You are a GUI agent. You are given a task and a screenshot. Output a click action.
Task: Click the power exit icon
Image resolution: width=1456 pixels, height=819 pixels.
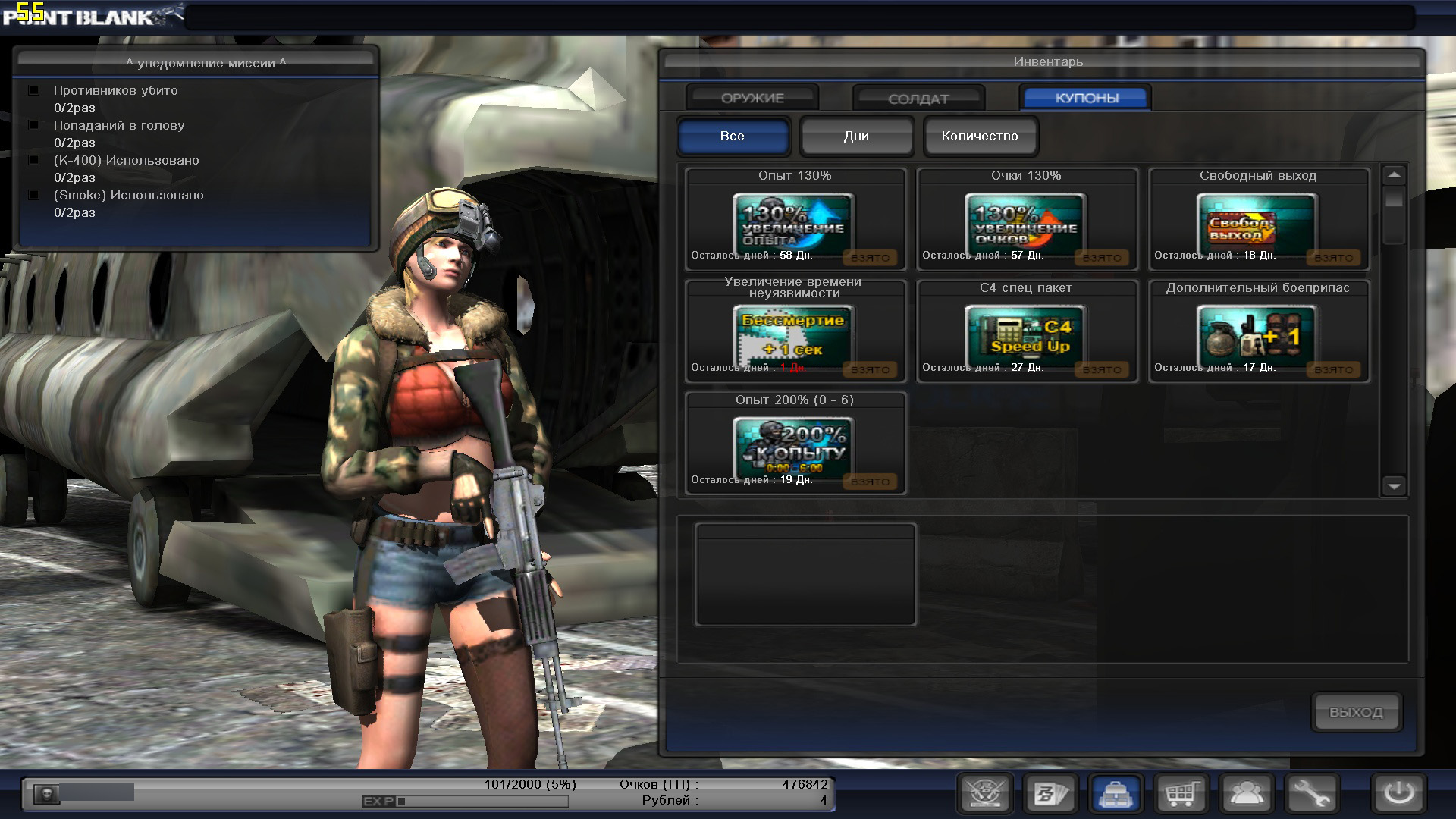1398,794
